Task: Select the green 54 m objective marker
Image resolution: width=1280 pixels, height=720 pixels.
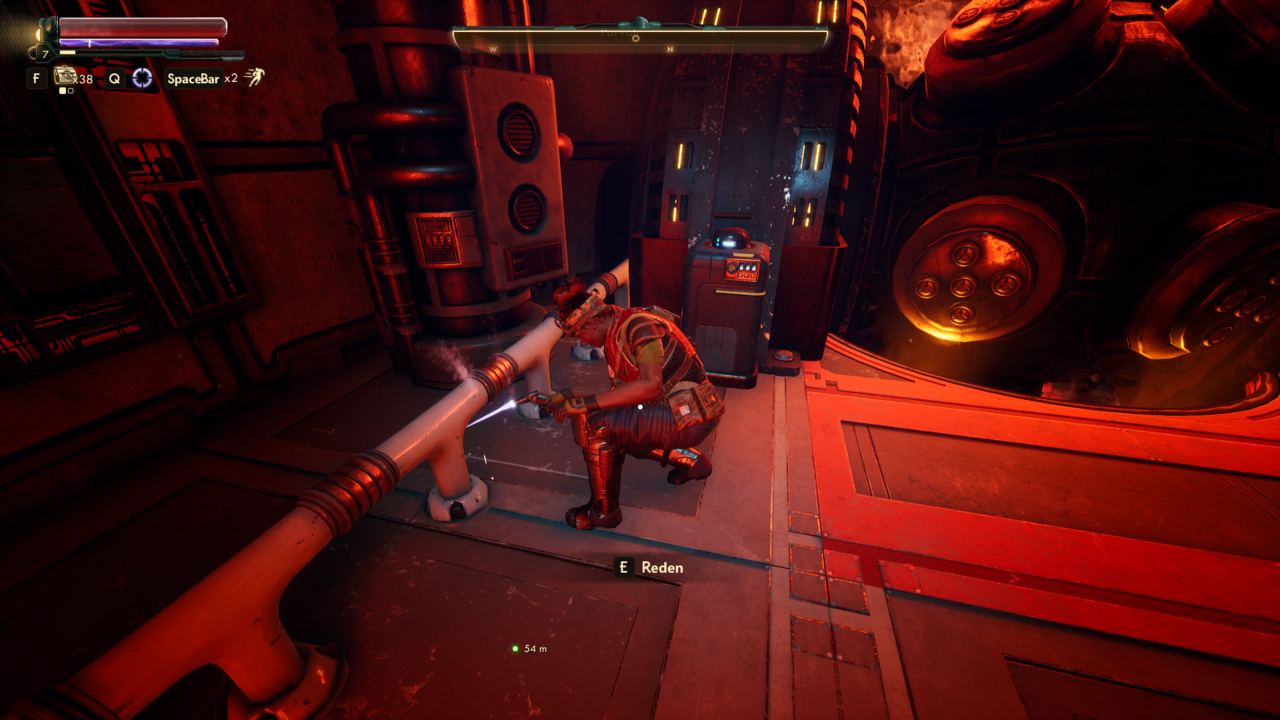Action: click(x=515, y=648)
